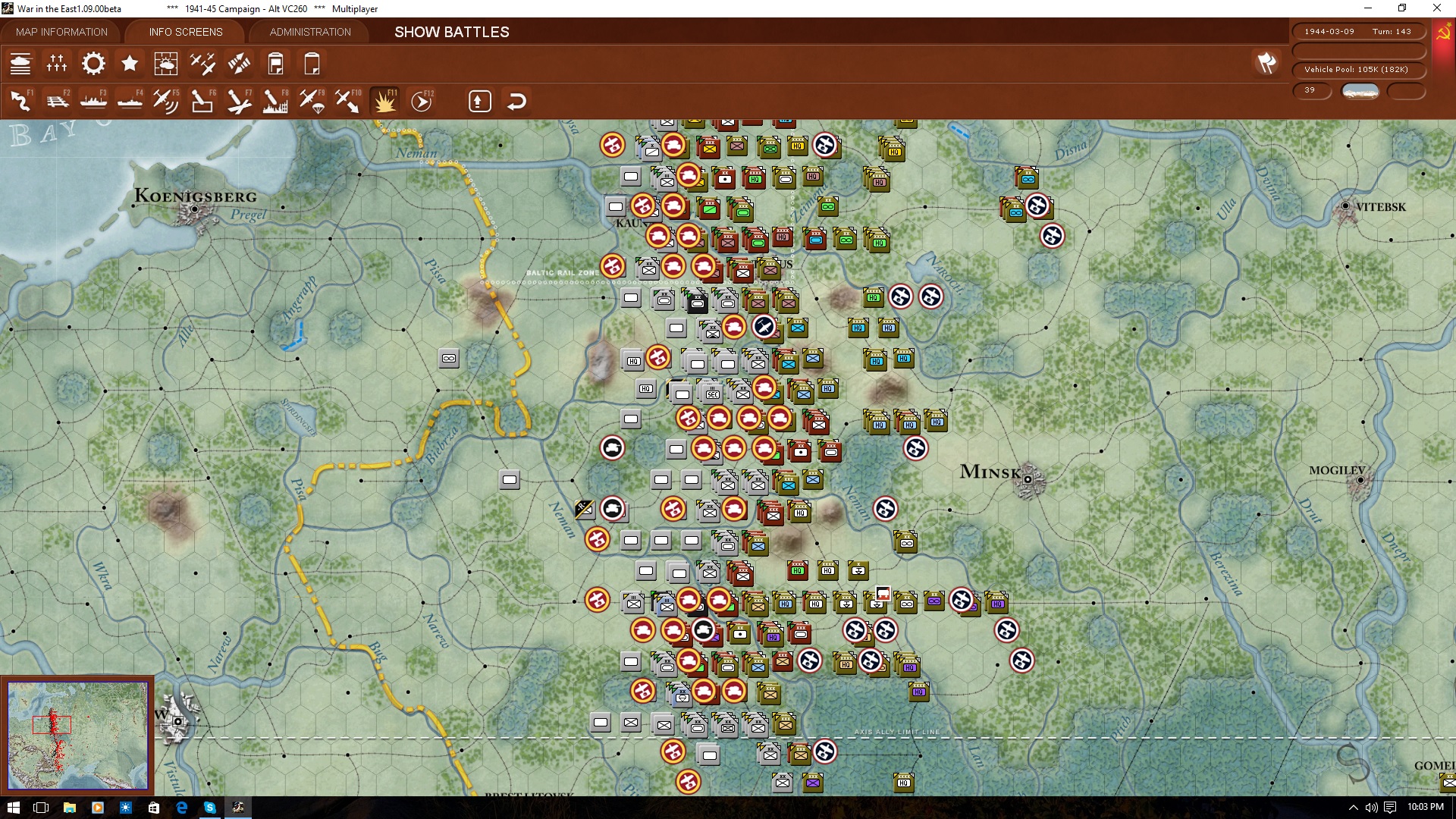1456x819 pixels.
Task: Open the weather map overlay icon
Action: pyautogui.click(x=166, y=64)
